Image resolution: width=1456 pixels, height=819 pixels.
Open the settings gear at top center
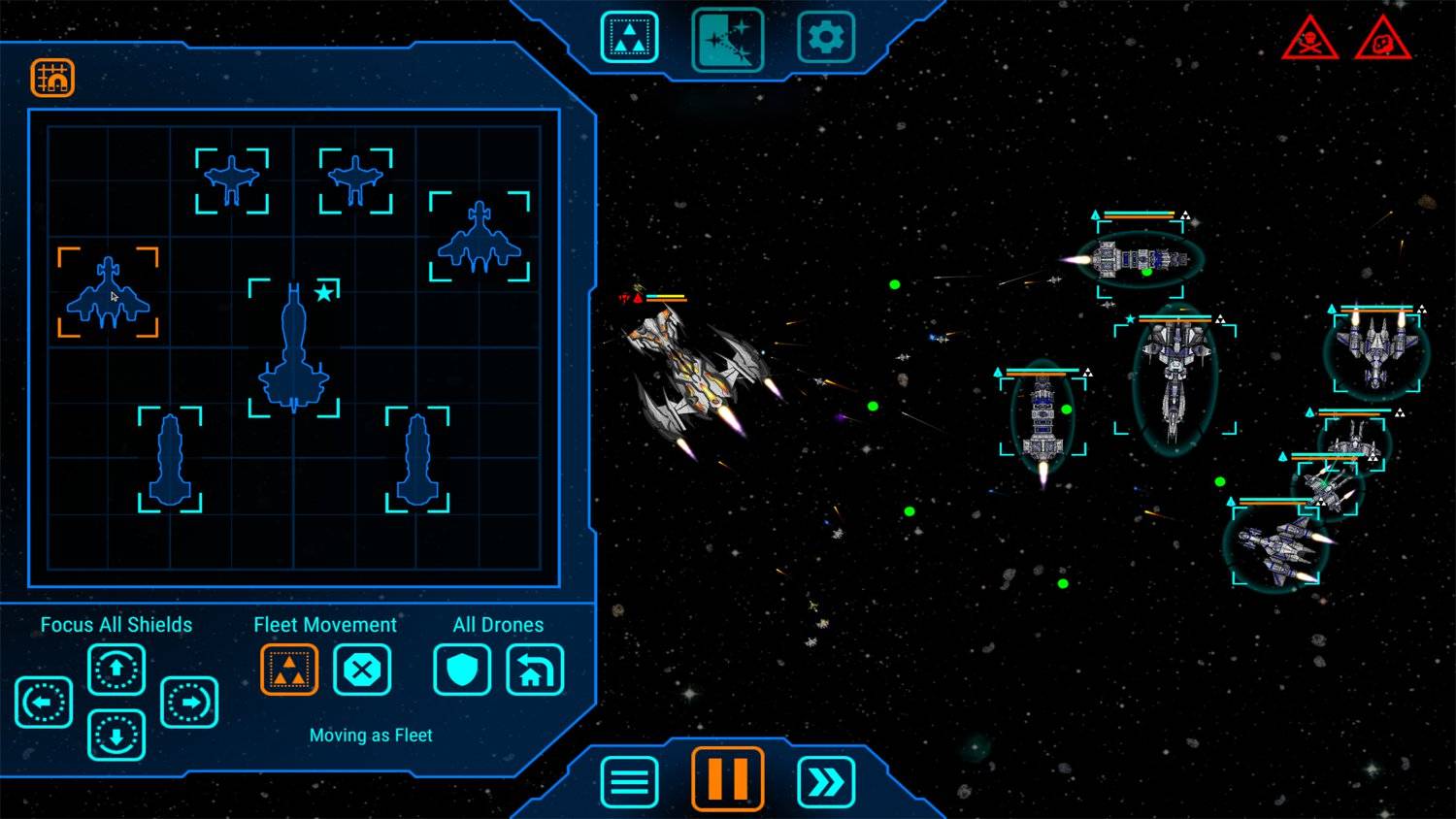pos(826,37)
